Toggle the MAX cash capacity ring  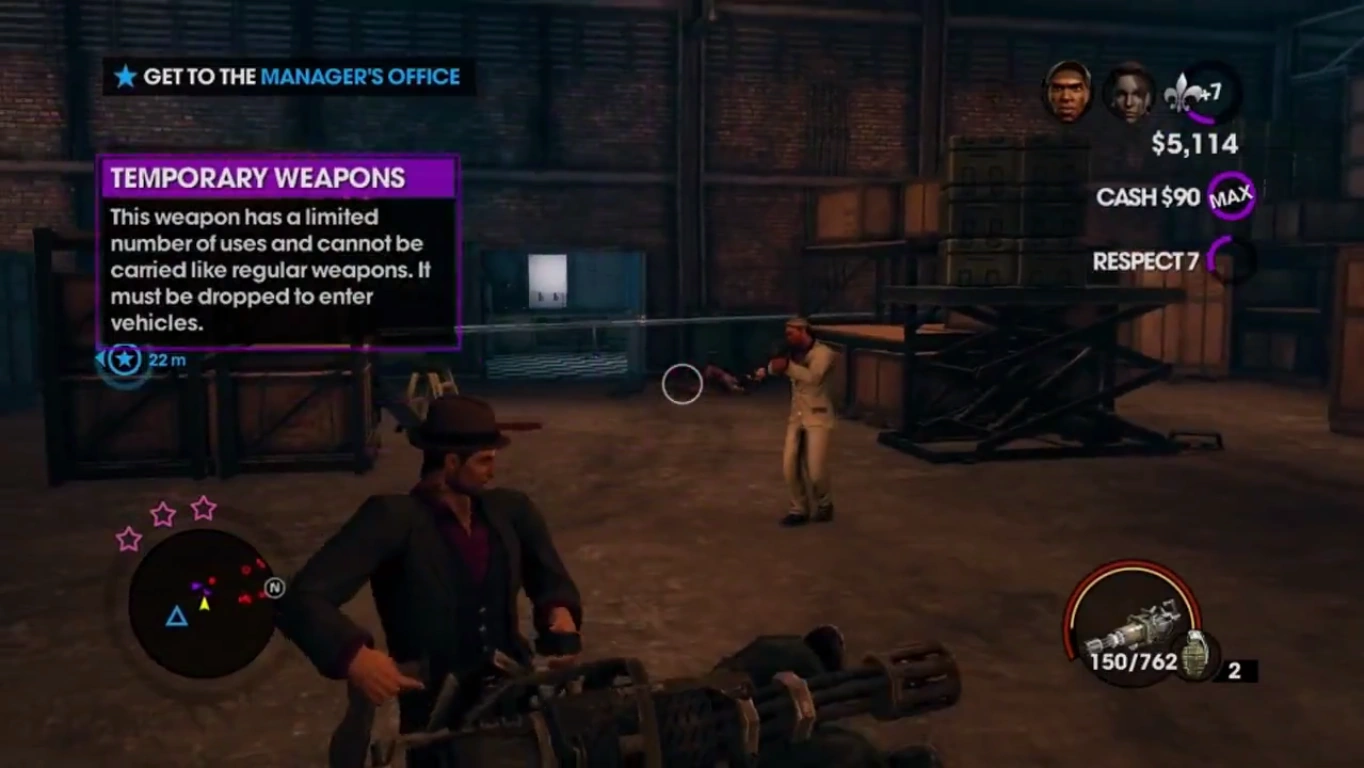(x=1231, y=197)
